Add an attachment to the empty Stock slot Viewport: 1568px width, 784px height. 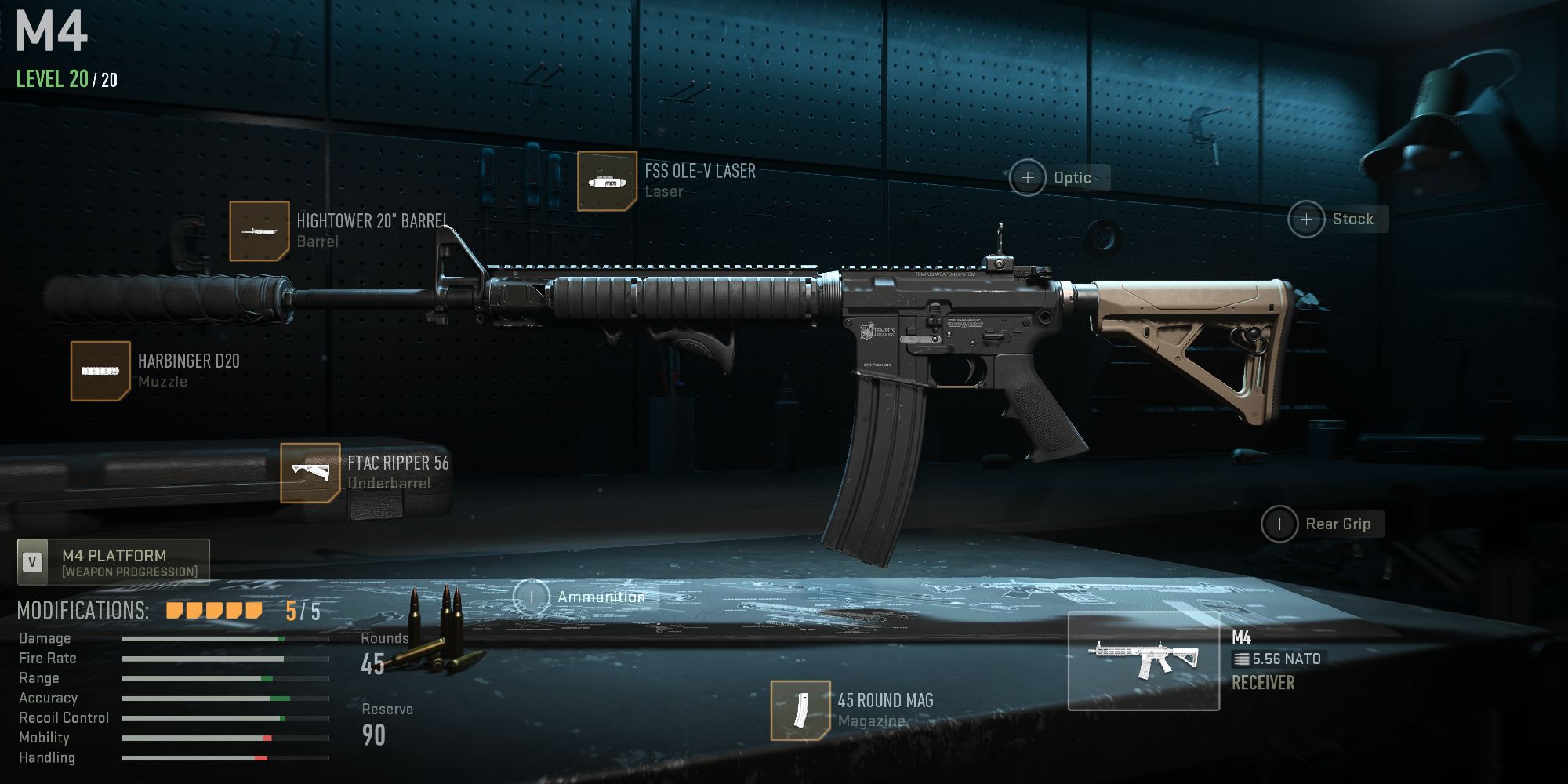click(x=1307, y=220)
